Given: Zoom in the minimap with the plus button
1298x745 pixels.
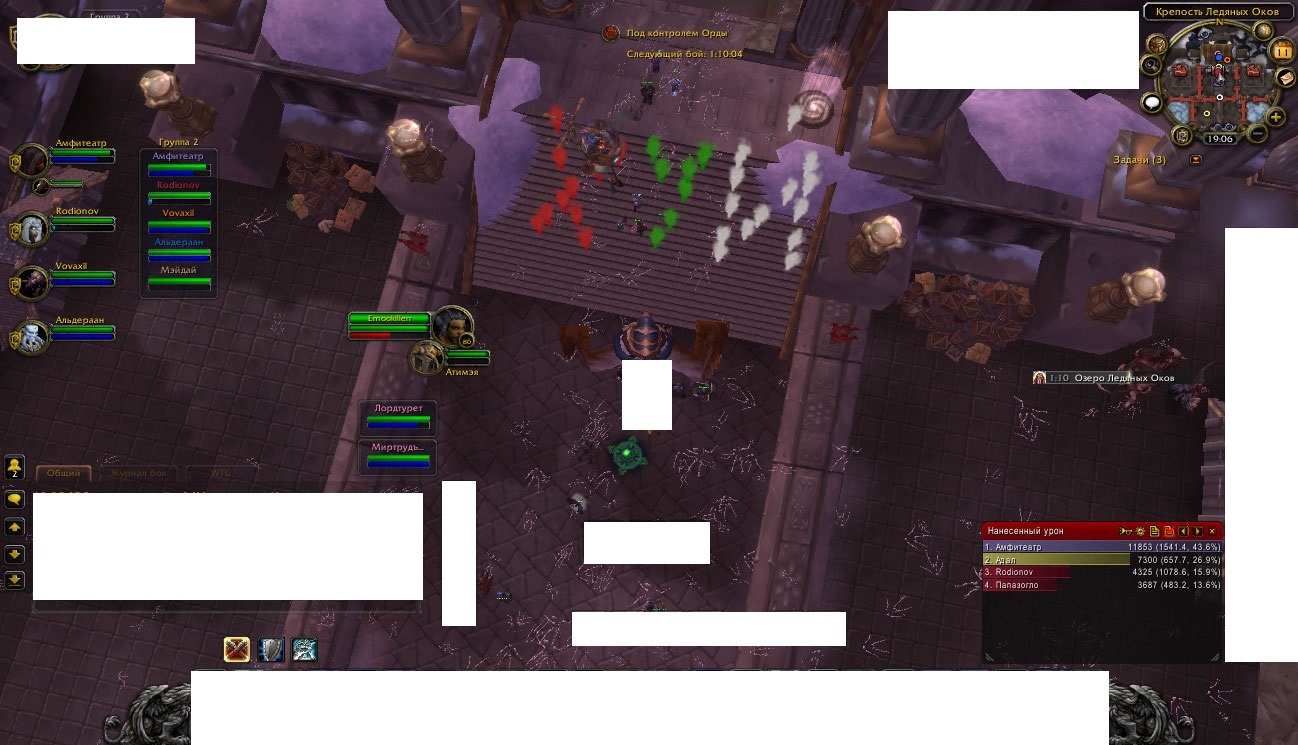Looking at the screenshot, I should pyautogui.click(x=1275, y=116).
